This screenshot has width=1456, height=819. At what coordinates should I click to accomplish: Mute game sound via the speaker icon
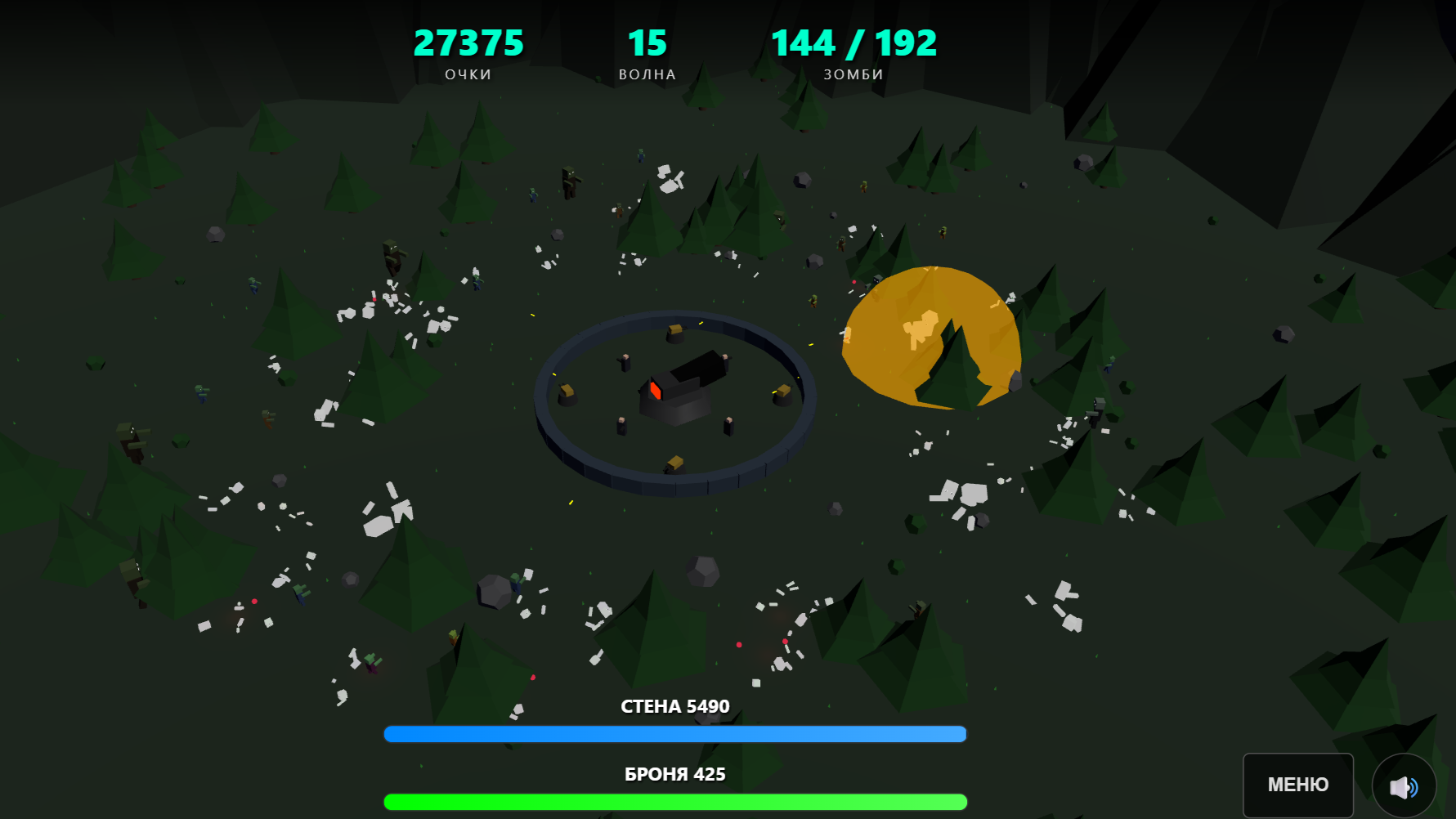(1405, 785)
